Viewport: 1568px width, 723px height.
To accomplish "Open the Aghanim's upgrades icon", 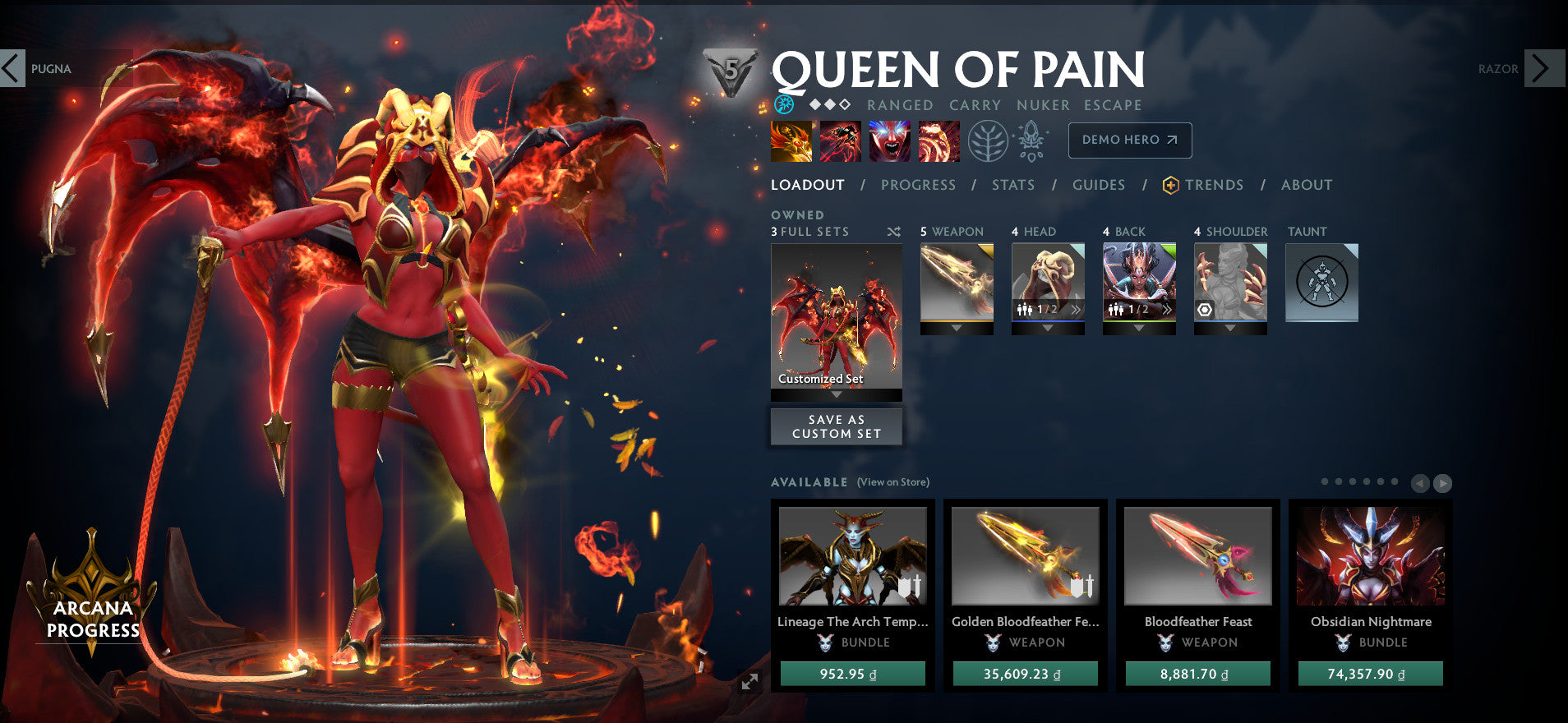I will [x=1031, y=140].
